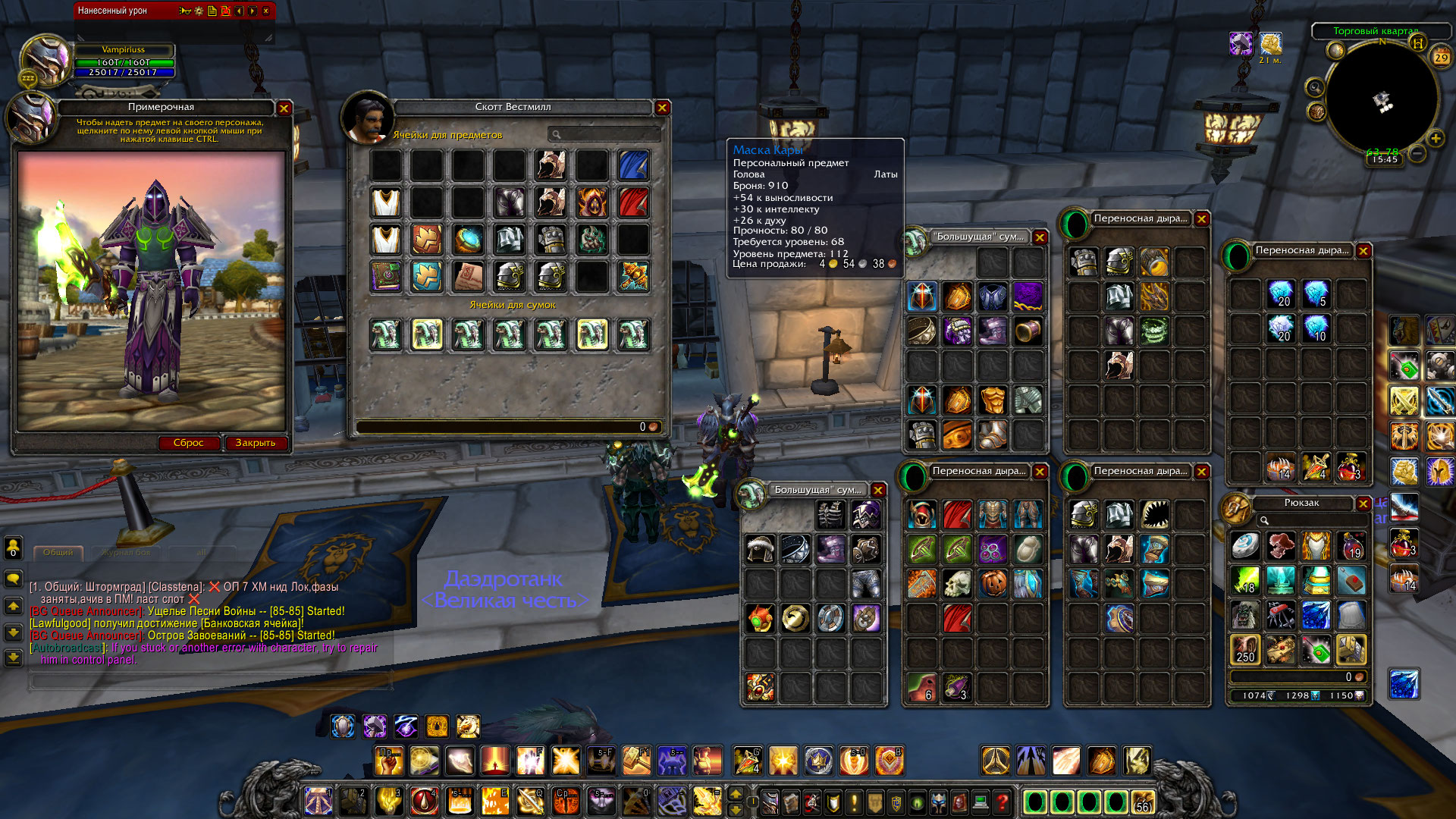Switch to the Общий chat tab
Viewport: 1456px width, 819px height.
(x=58, y=552)
